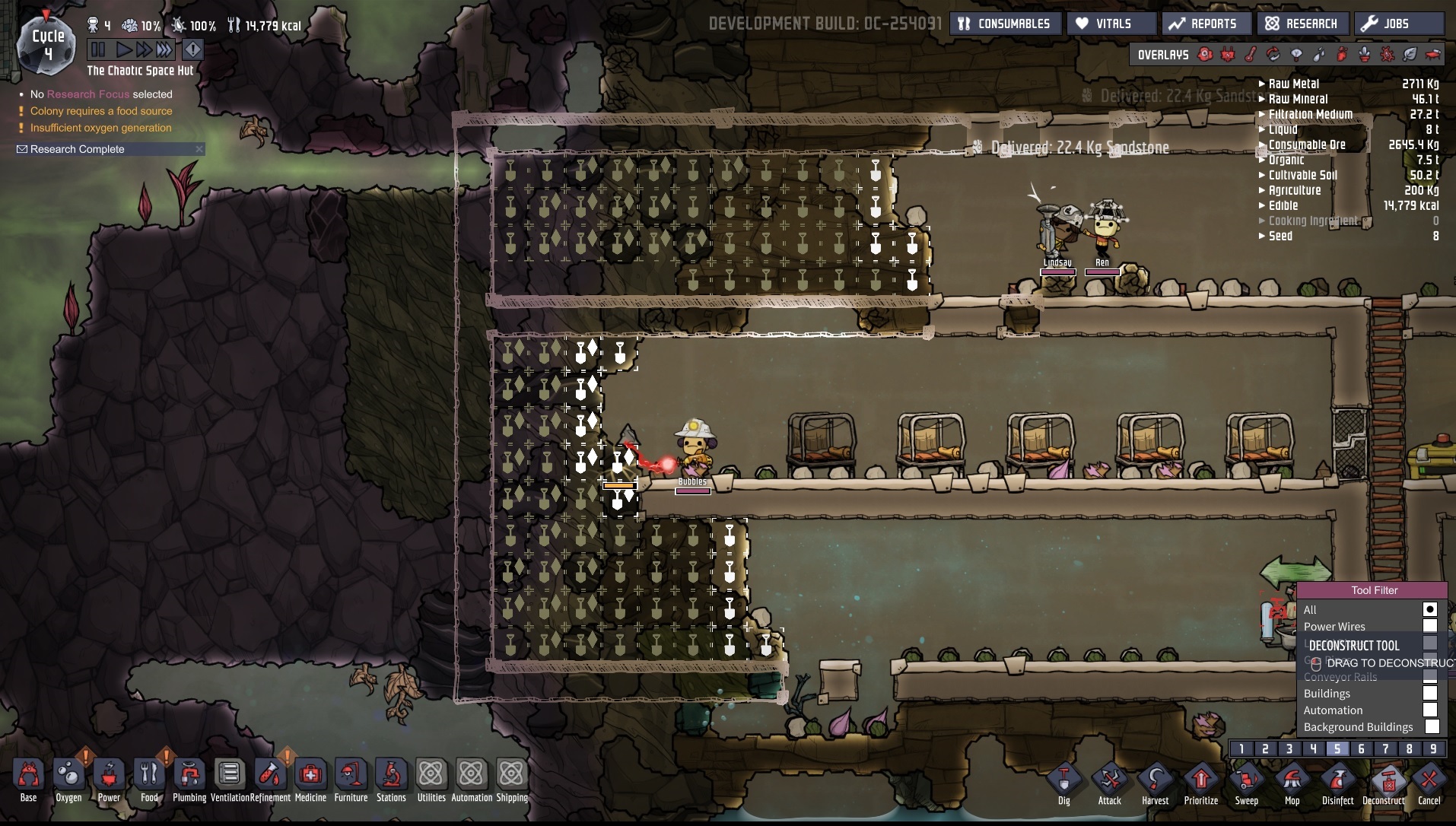This screenshot has width=1456, height=826.
Task: Choose the Mop tool
Action: 1292,781
